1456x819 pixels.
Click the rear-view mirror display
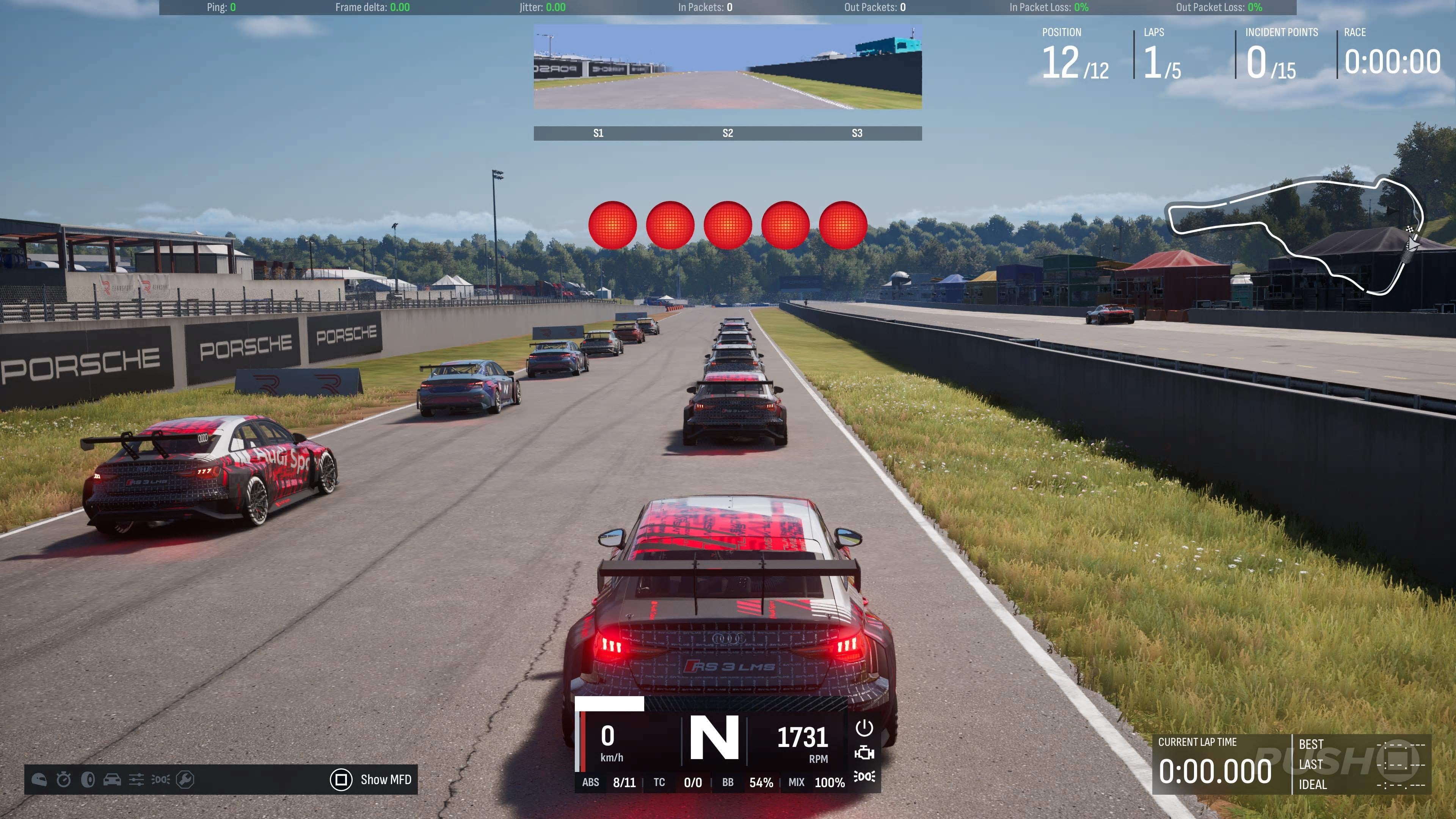(728, 67)
